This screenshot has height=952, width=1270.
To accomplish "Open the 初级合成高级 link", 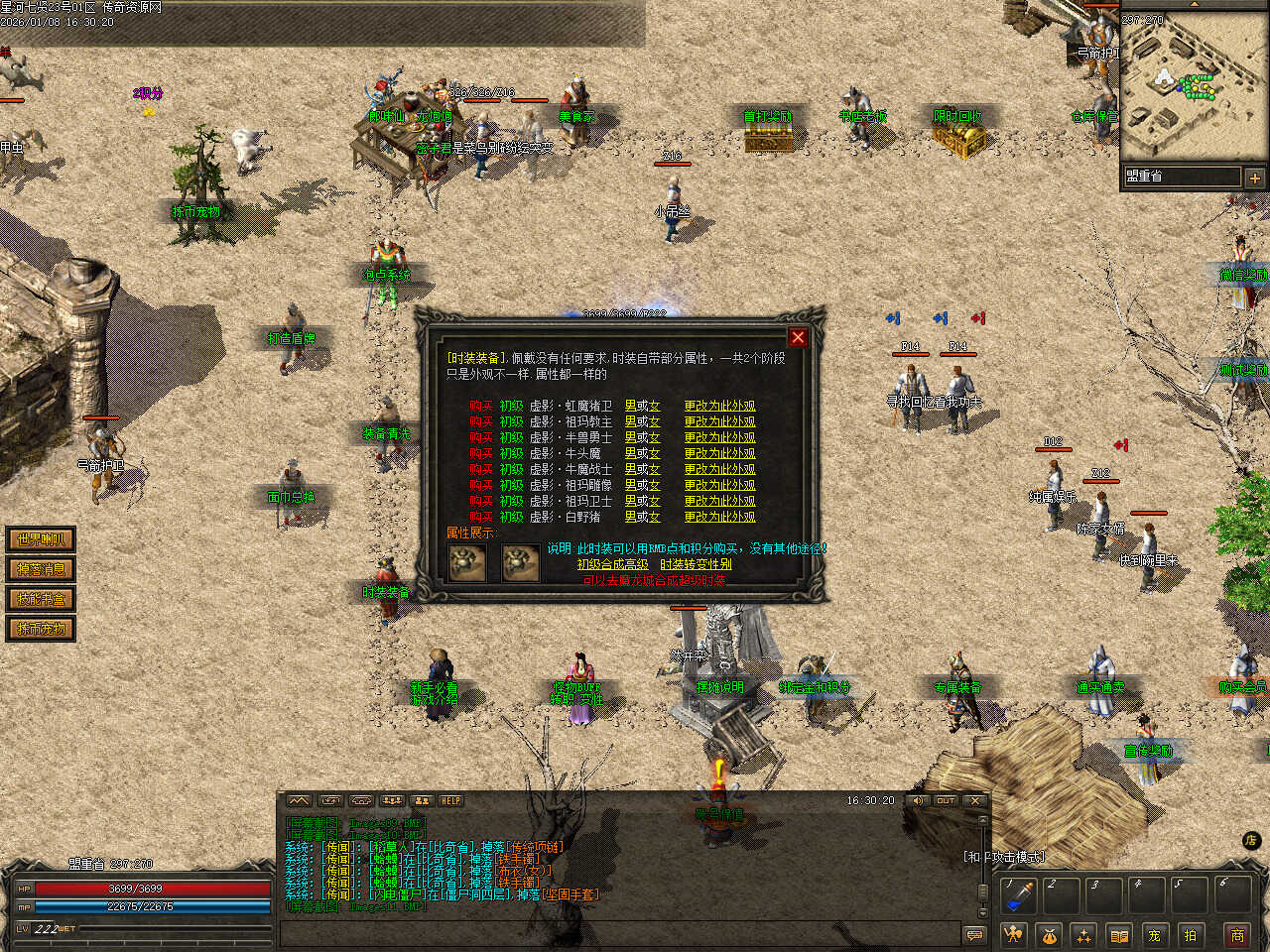I will pos(612,564).
